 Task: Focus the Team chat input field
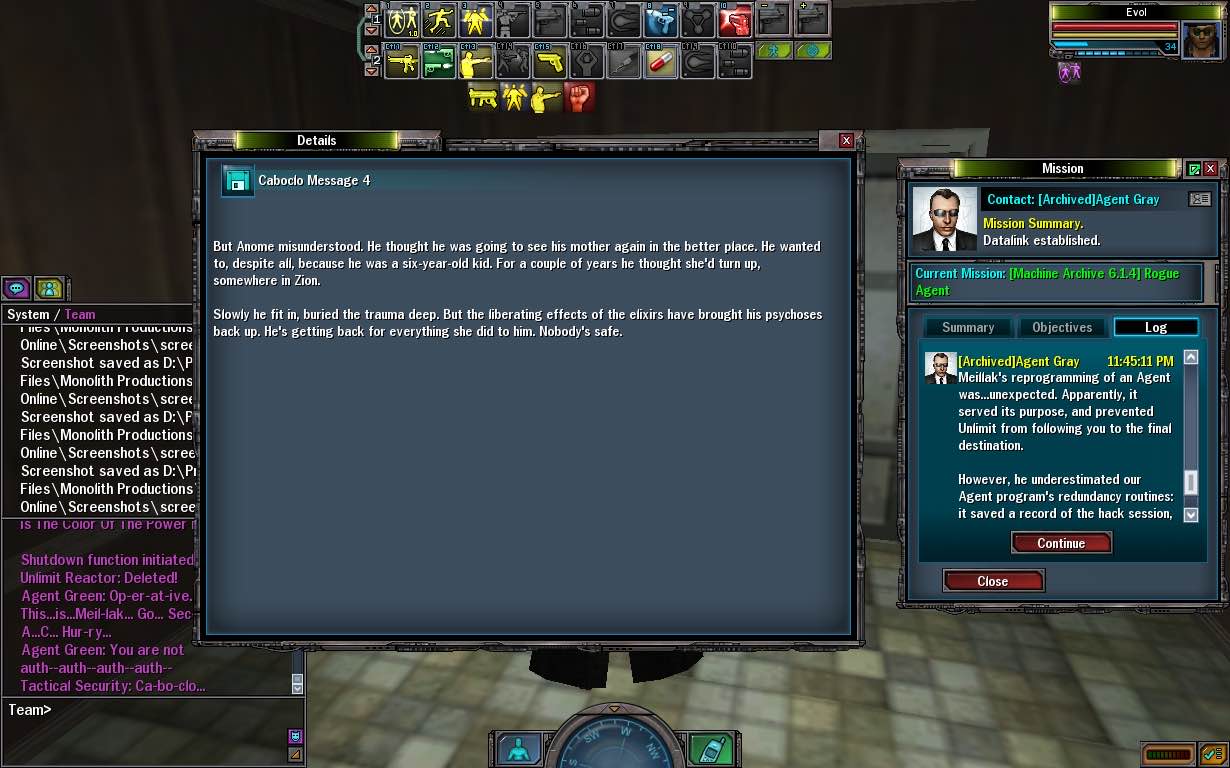coord(150,710)
